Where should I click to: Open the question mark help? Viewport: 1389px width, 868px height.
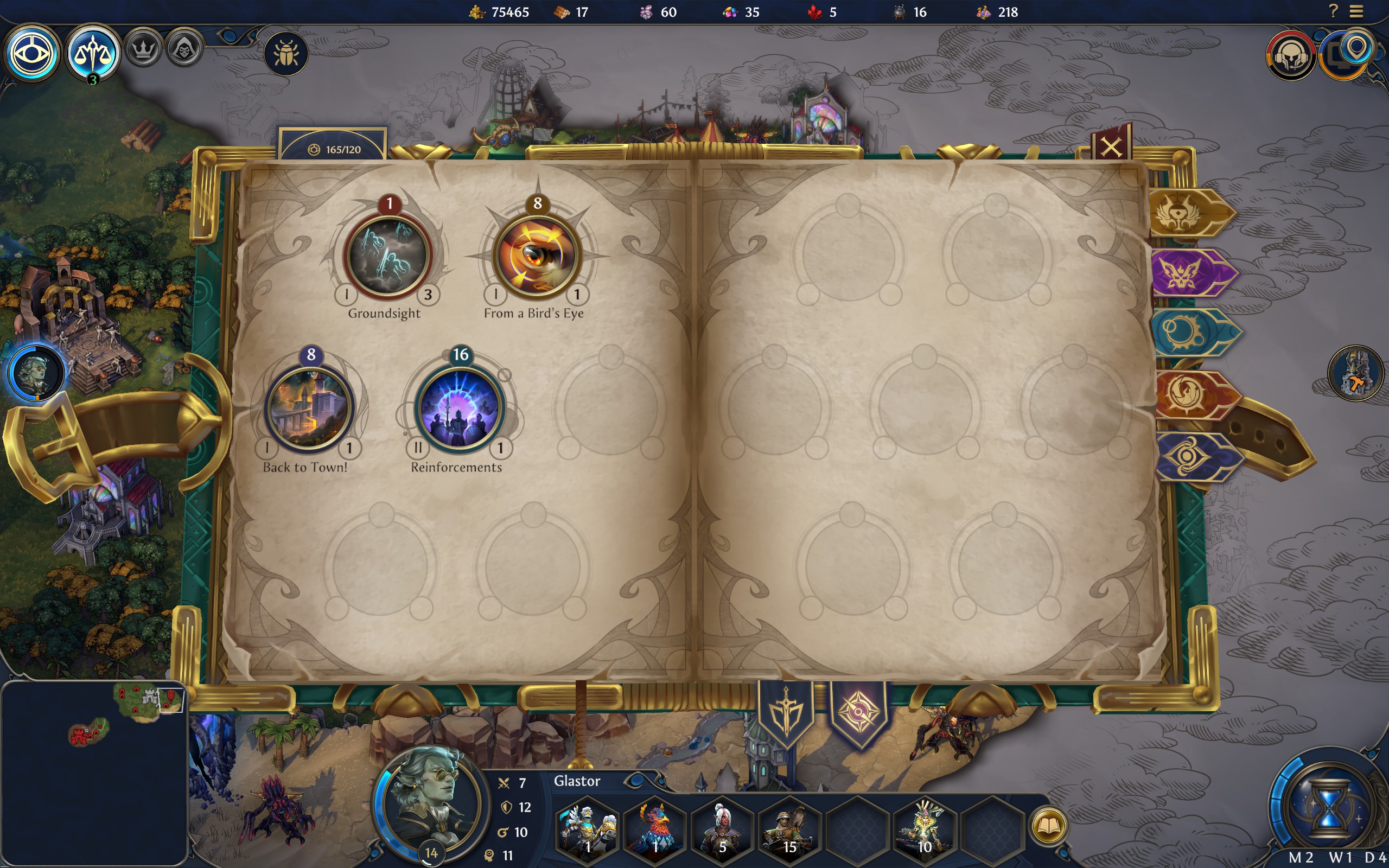1333,11
